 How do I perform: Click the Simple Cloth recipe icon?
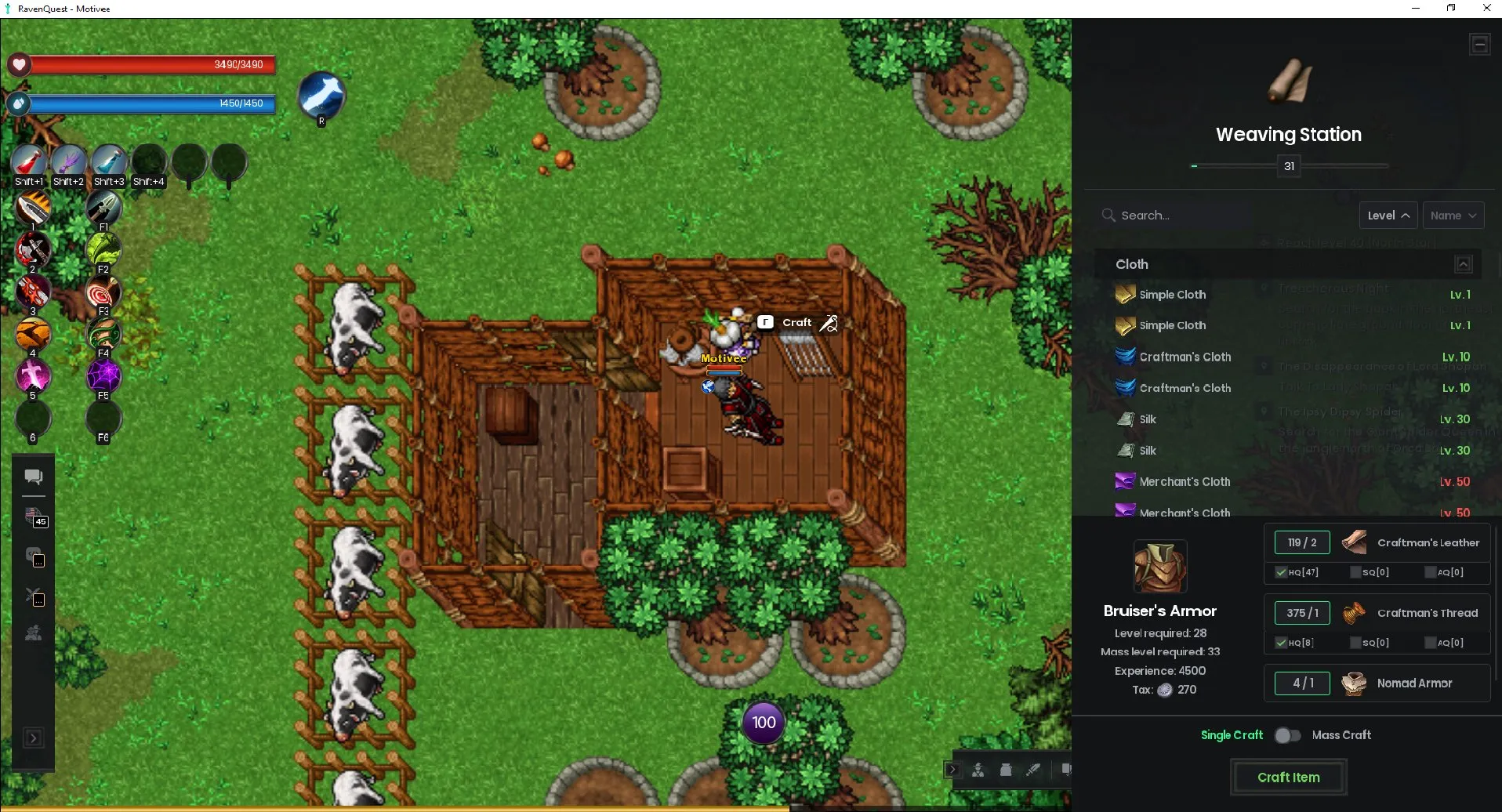pos(1126,294)
